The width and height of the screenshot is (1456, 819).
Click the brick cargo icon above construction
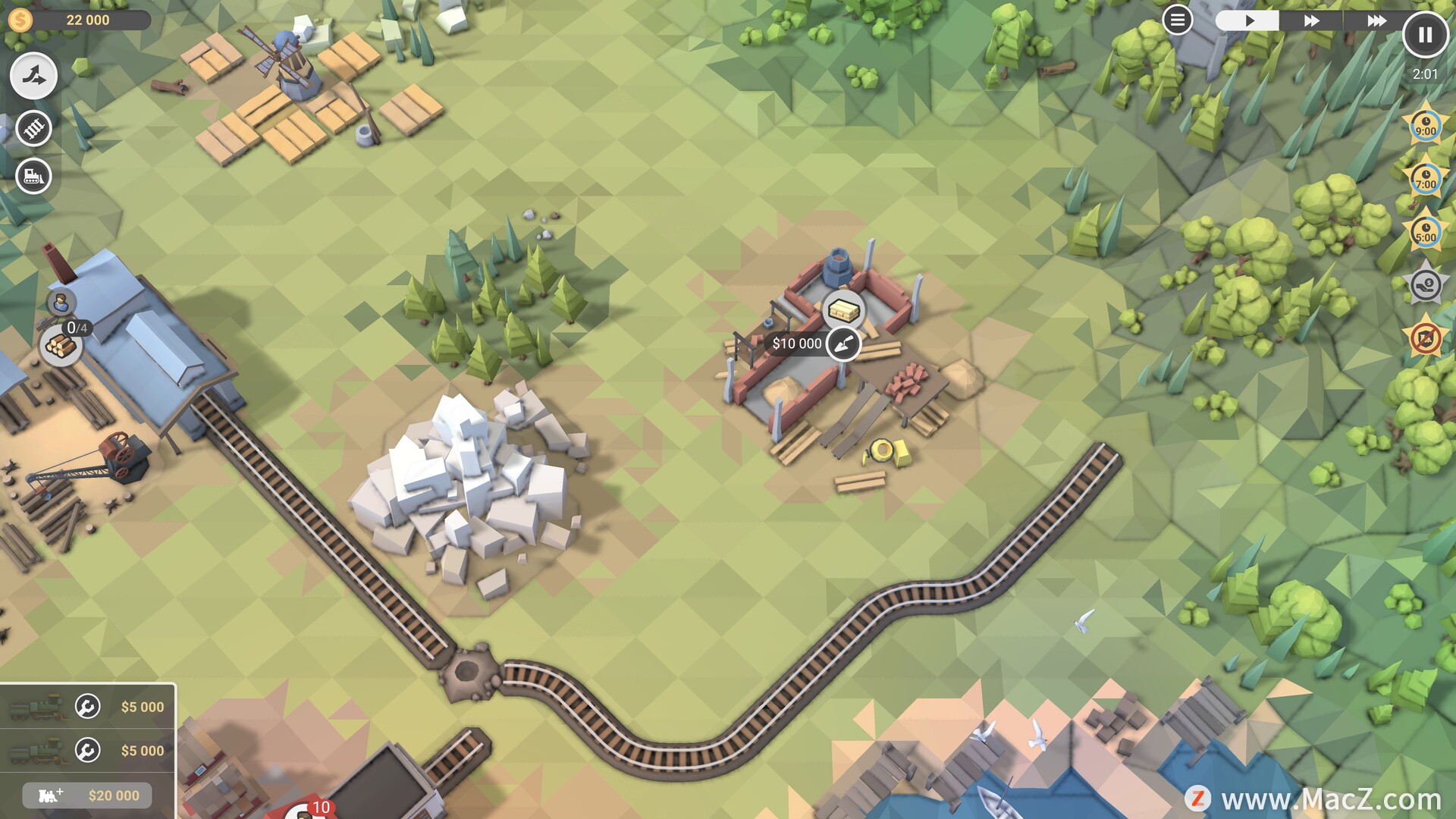(x=843, y=309)
